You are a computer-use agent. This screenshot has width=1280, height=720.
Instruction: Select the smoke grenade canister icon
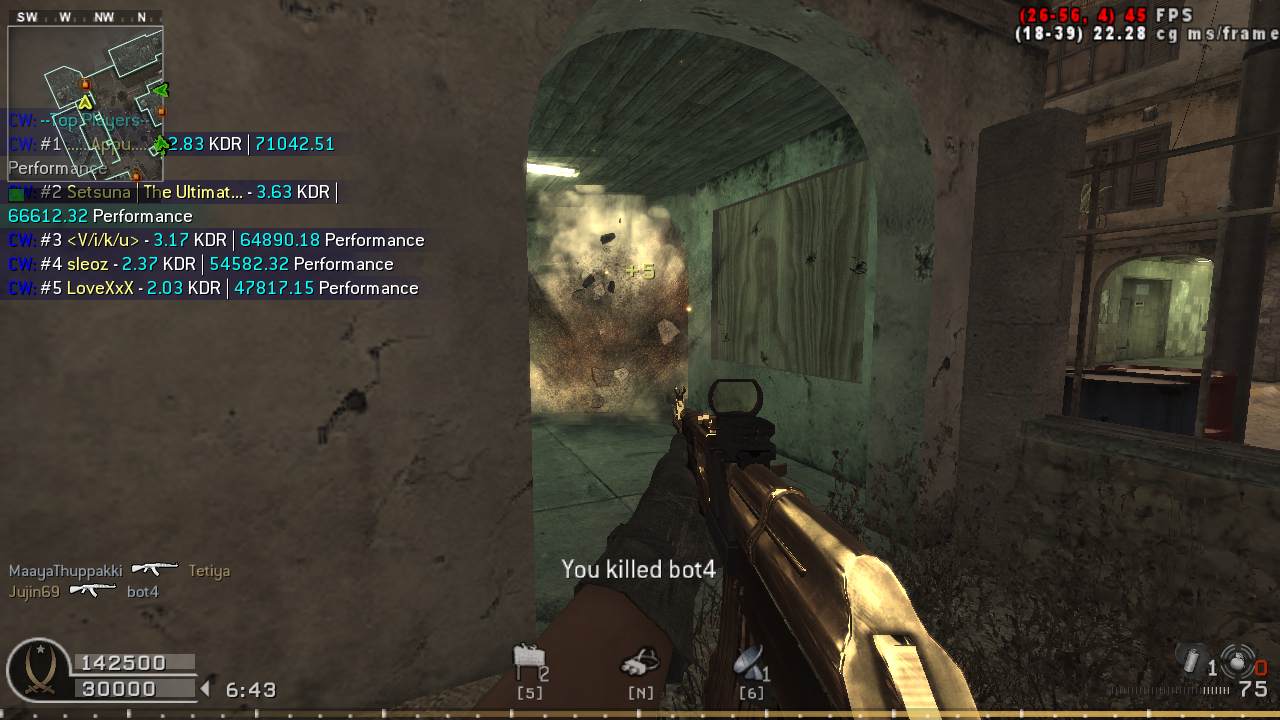[x=1192, y=661]
